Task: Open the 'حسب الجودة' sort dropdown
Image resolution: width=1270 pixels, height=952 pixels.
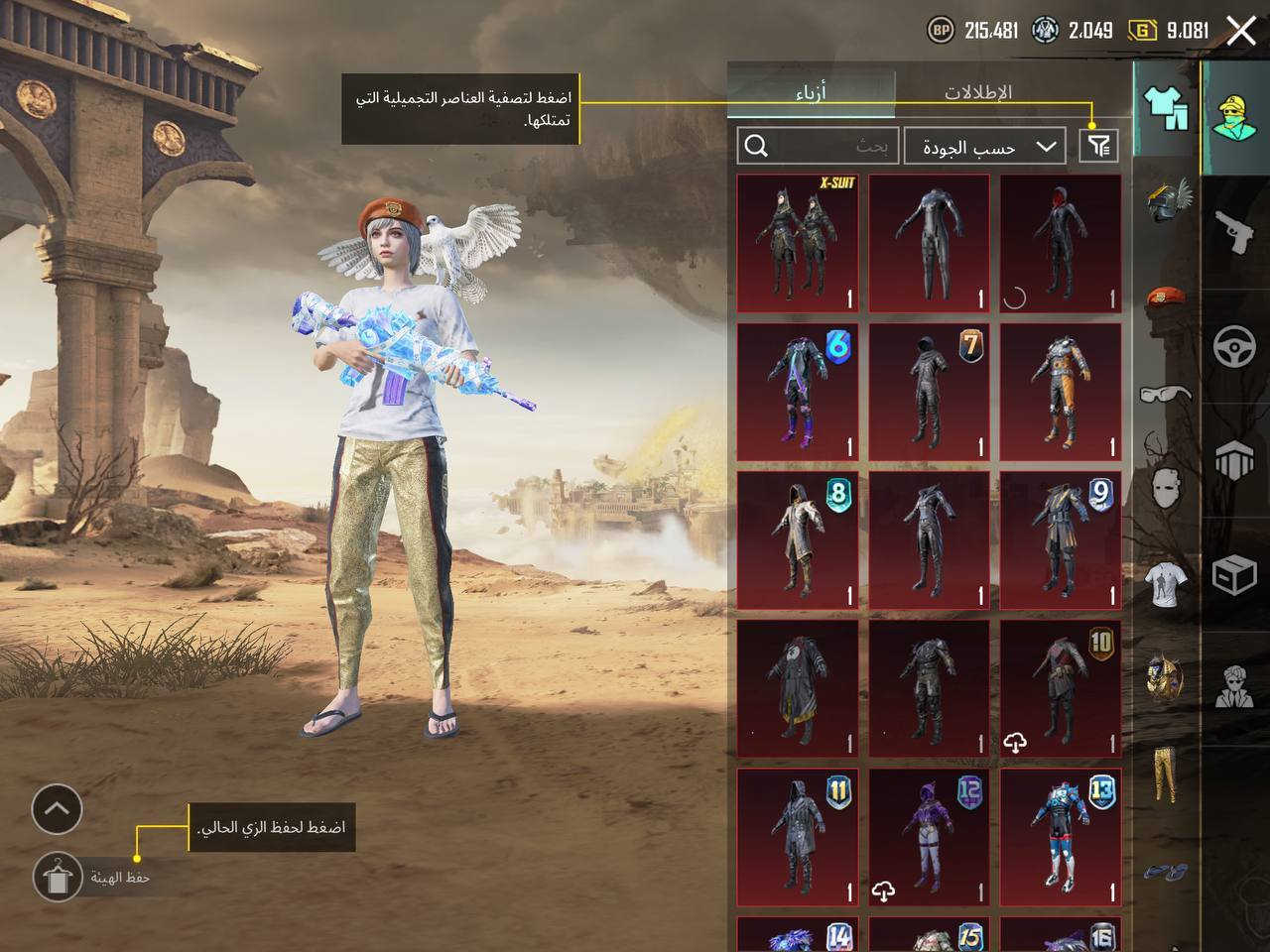Action: (987, 146)
